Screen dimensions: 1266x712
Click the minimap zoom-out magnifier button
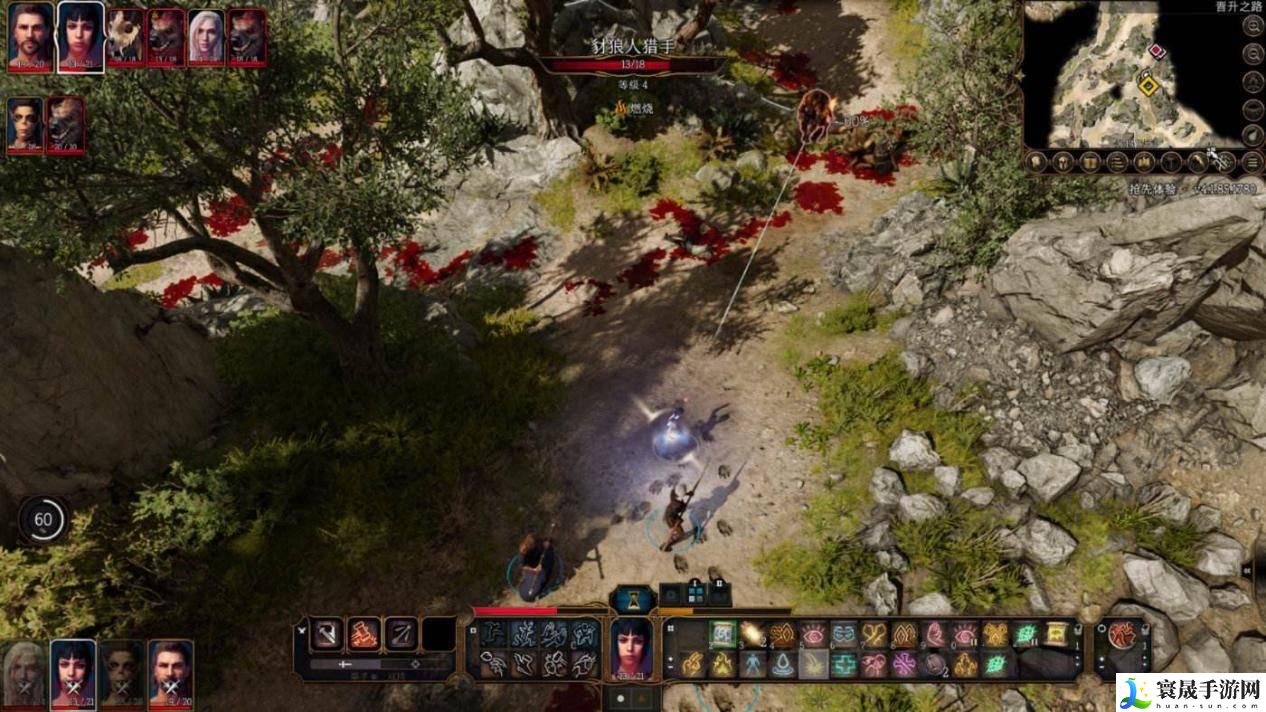coord(1252,55)
